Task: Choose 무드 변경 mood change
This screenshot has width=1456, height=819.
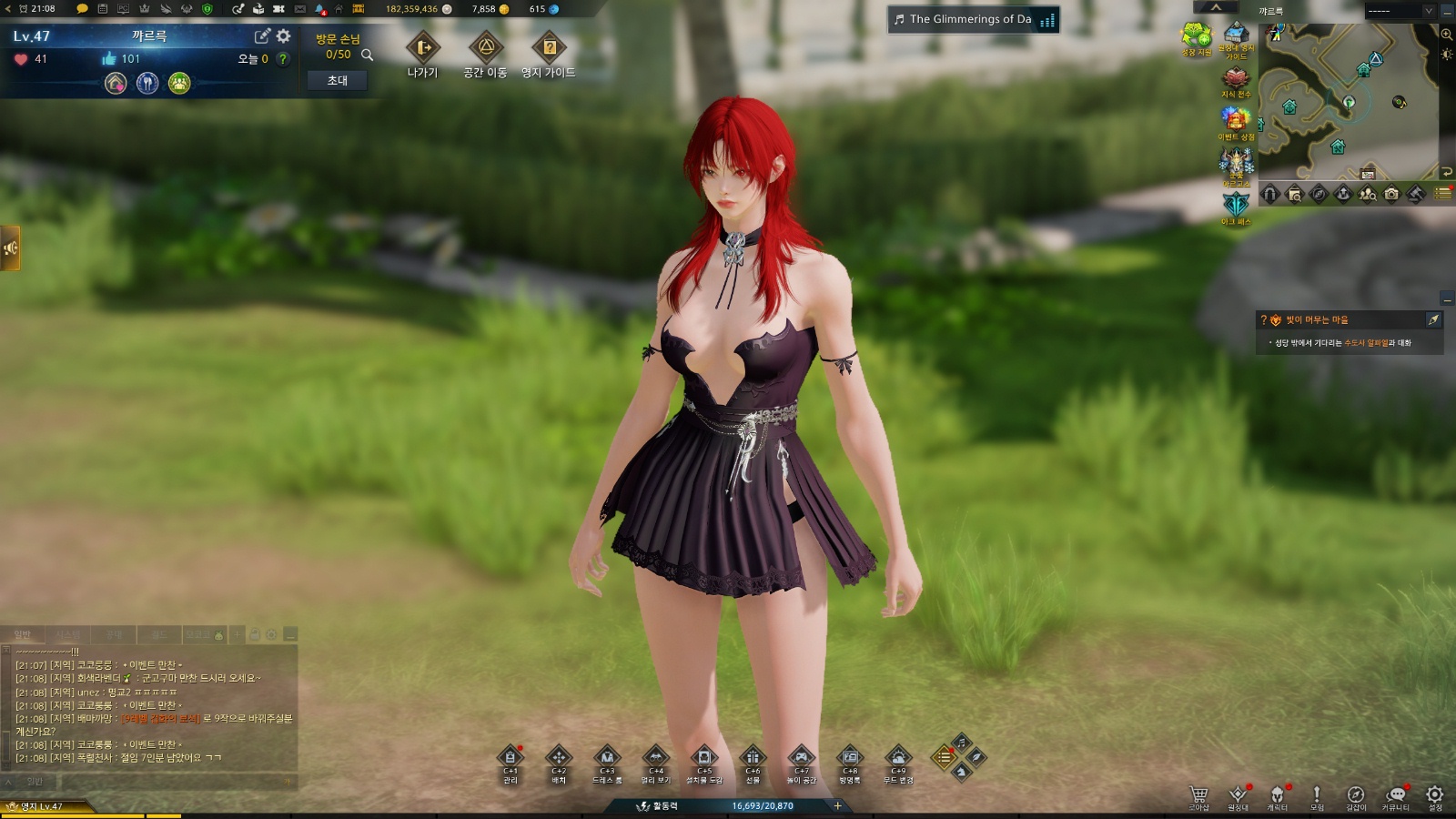Action: (898, 758)
